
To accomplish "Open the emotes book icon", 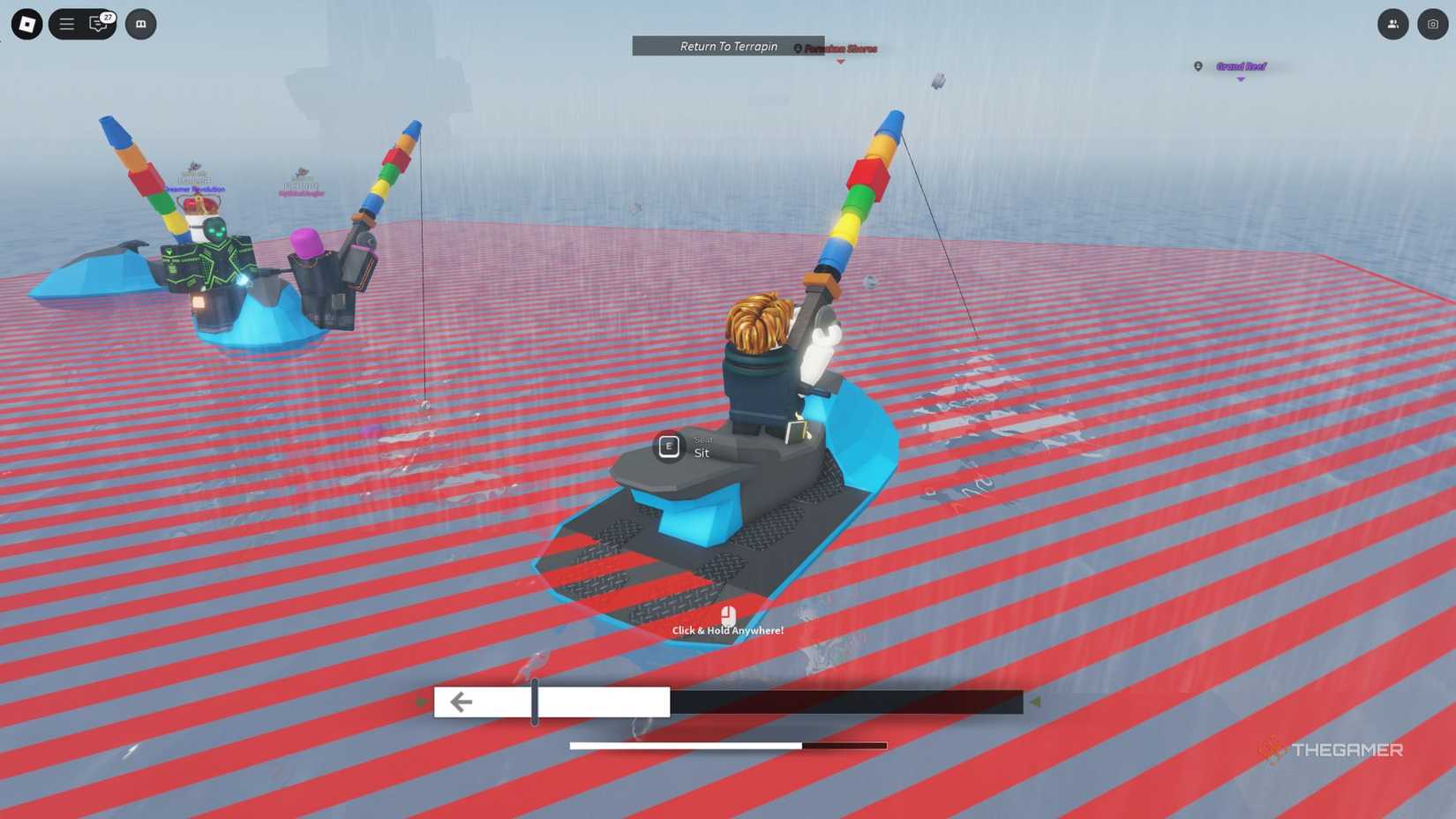I will [x=141, y=25].
